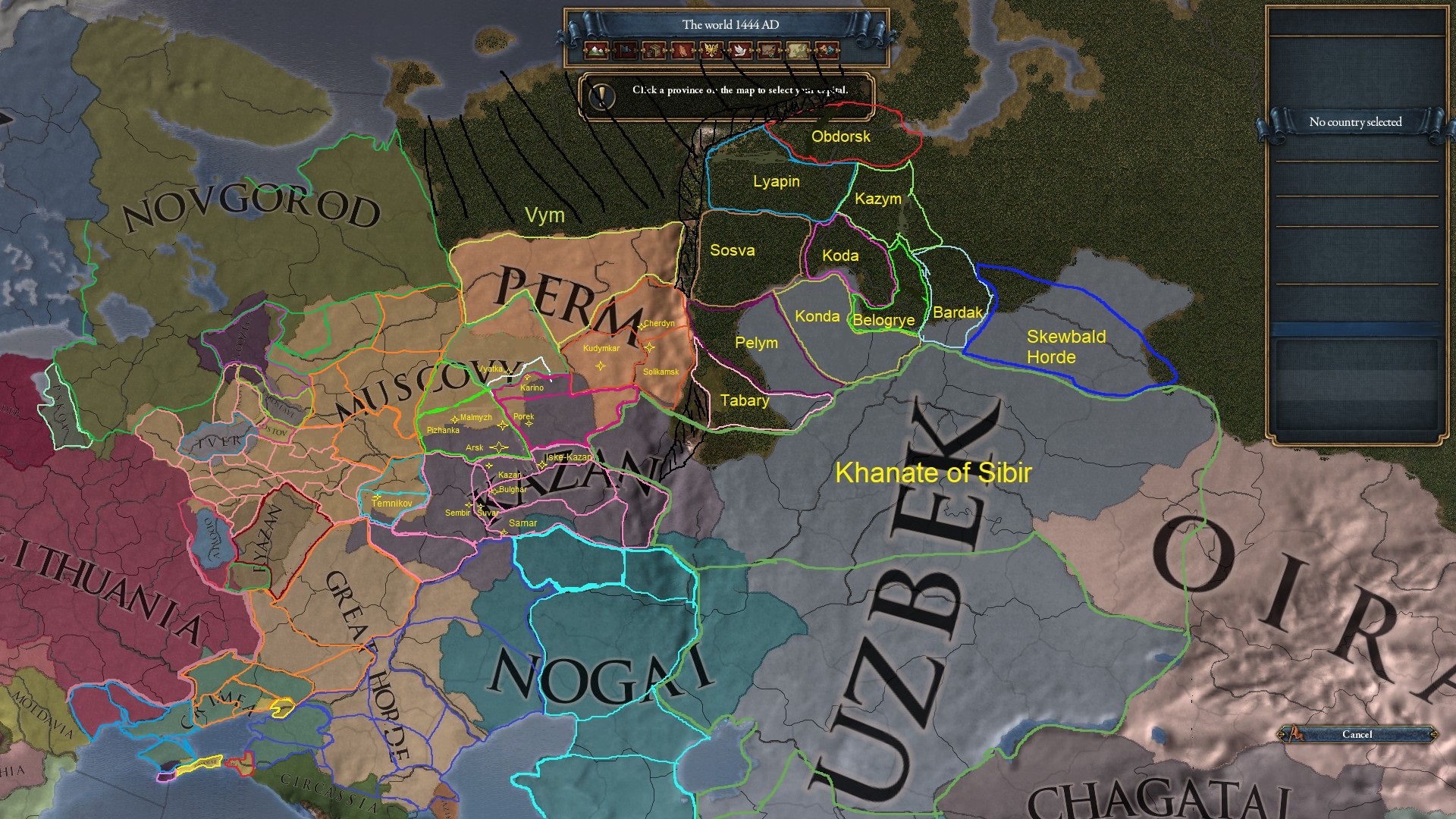Click the No country selected header
The image size is (1456, 819).
coord(1355,121)
